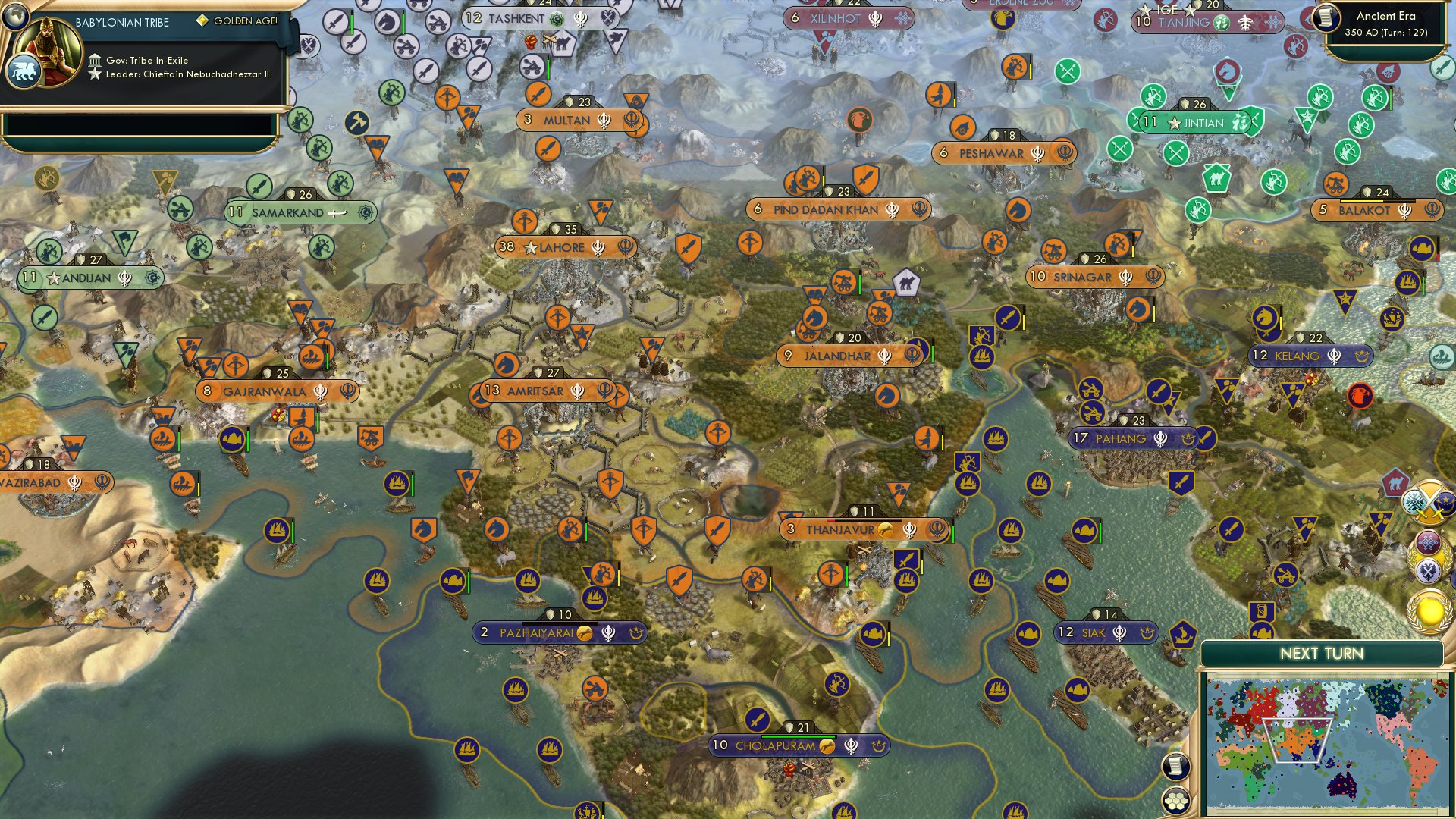Dismiss the crossed-swords war declaration notification
Image resolution: width=1456 pixels, height=819 pixels.
click(1429, 502)
